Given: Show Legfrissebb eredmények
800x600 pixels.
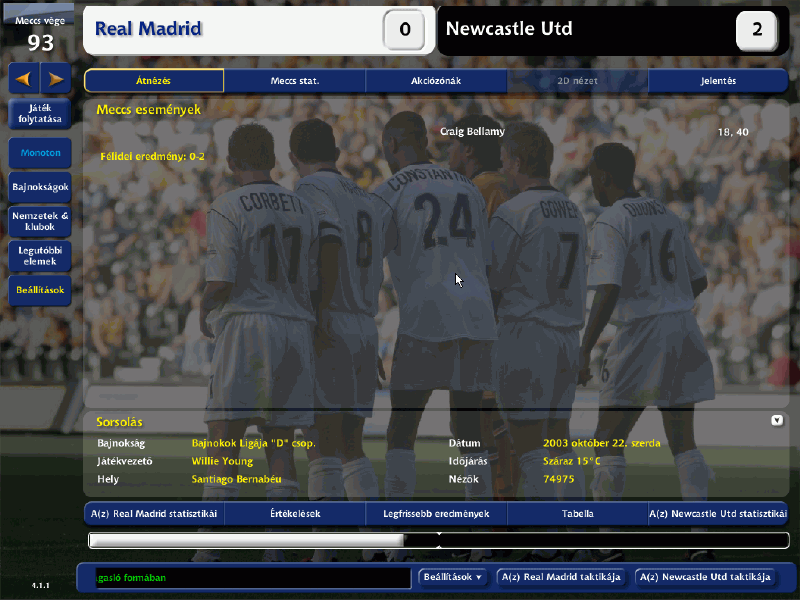Looking at the screenshot, I should [436, 514].
